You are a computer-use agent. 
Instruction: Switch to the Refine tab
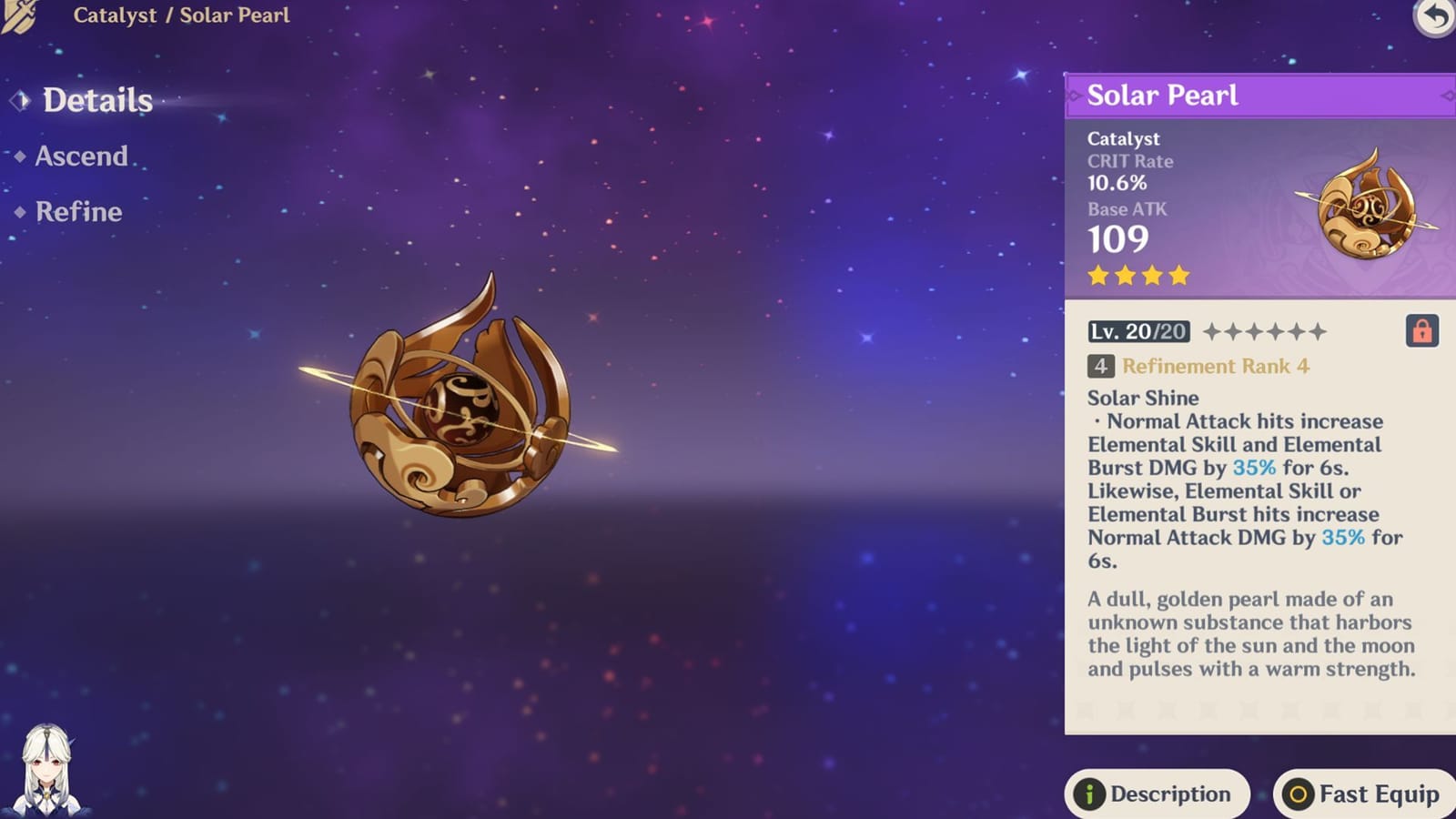pyautogui.click(x=76, y=212)
